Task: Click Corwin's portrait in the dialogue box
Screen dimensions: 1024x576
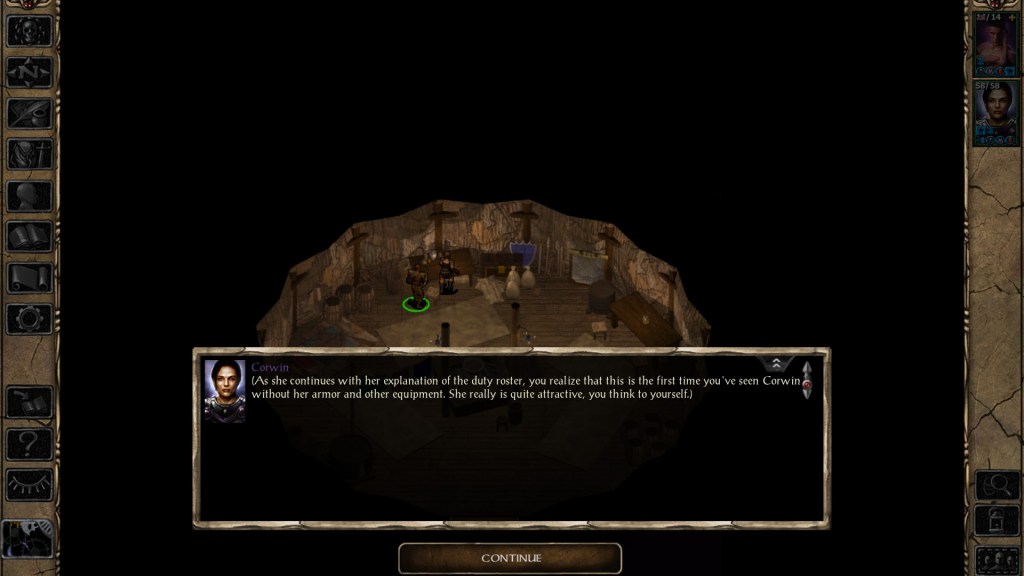Action: 224,390
